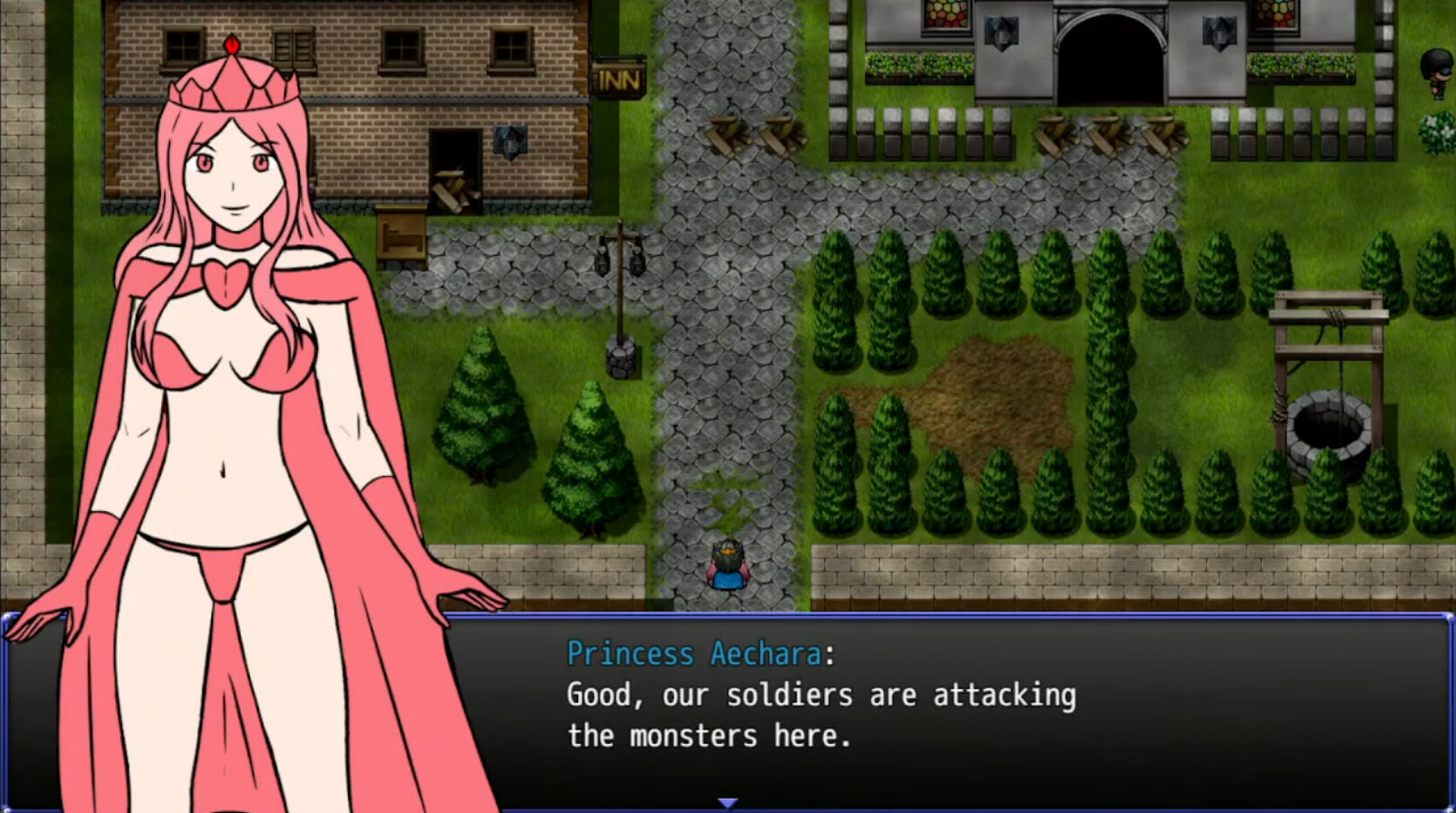
Task: Advance dialogue using the arrow indicator
Action: [728, 803]
